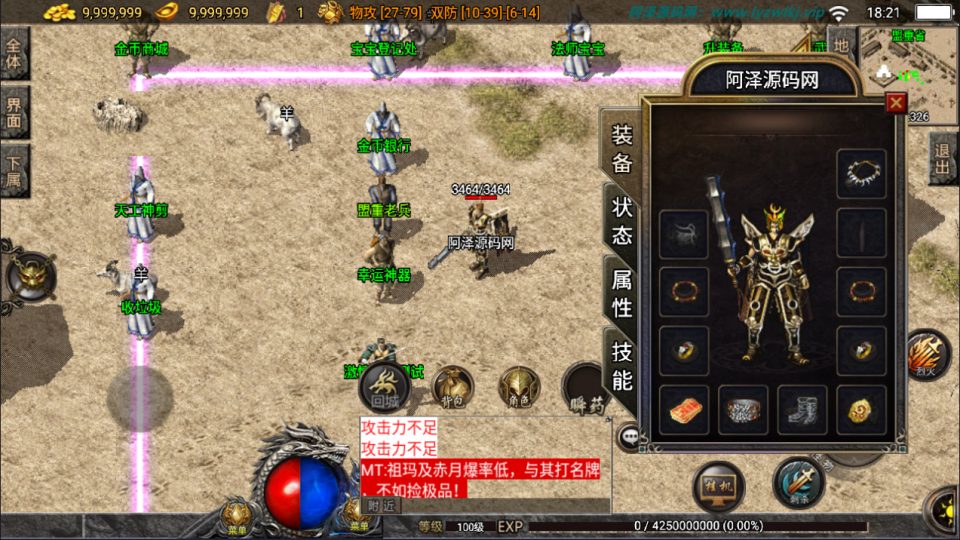Select the 全体 side button
The width and height of the screenshot is (960, 540).
click(15, 54)
